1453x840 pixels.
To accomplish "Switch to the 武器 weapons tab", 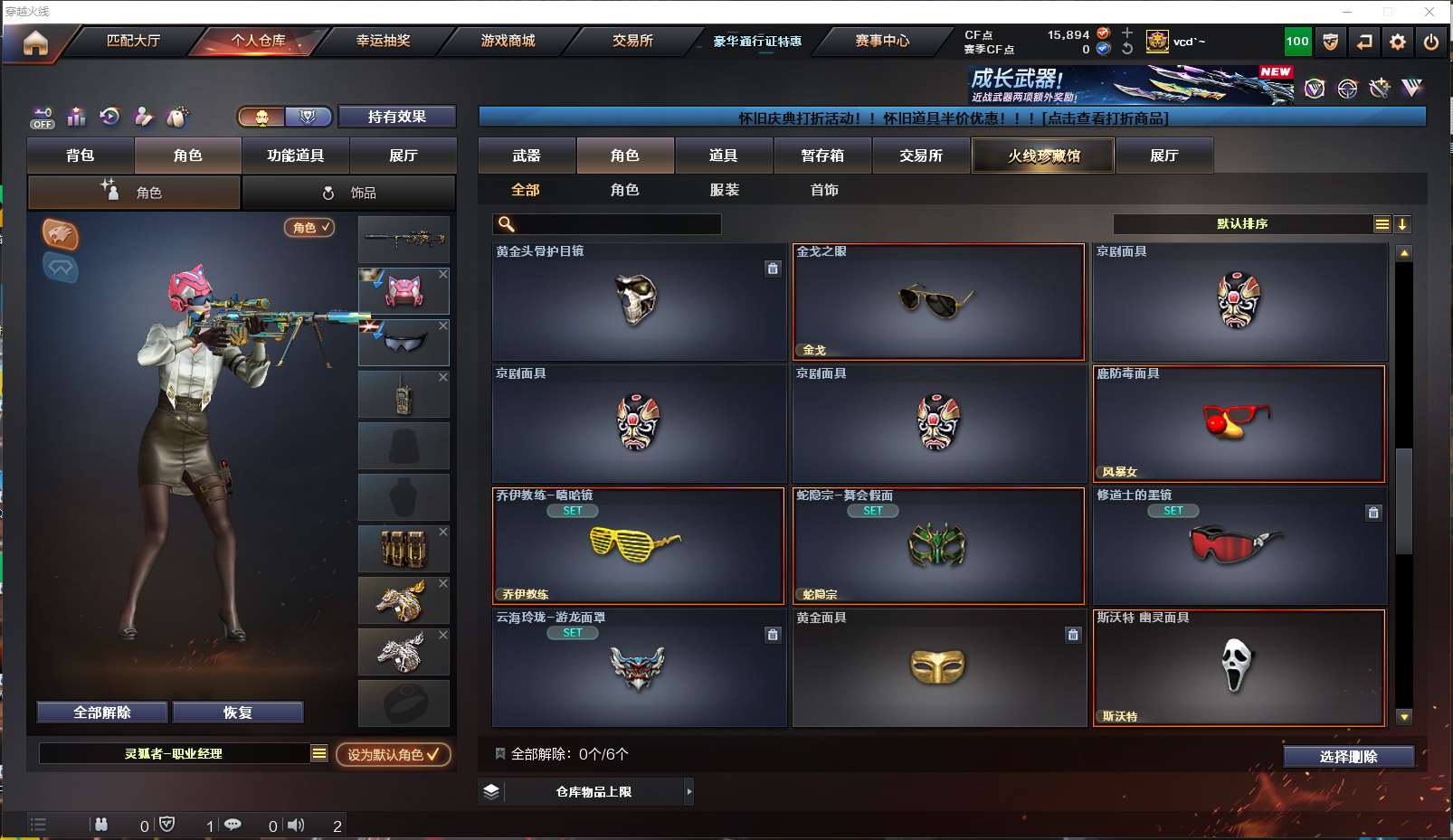I will point(527,156).
